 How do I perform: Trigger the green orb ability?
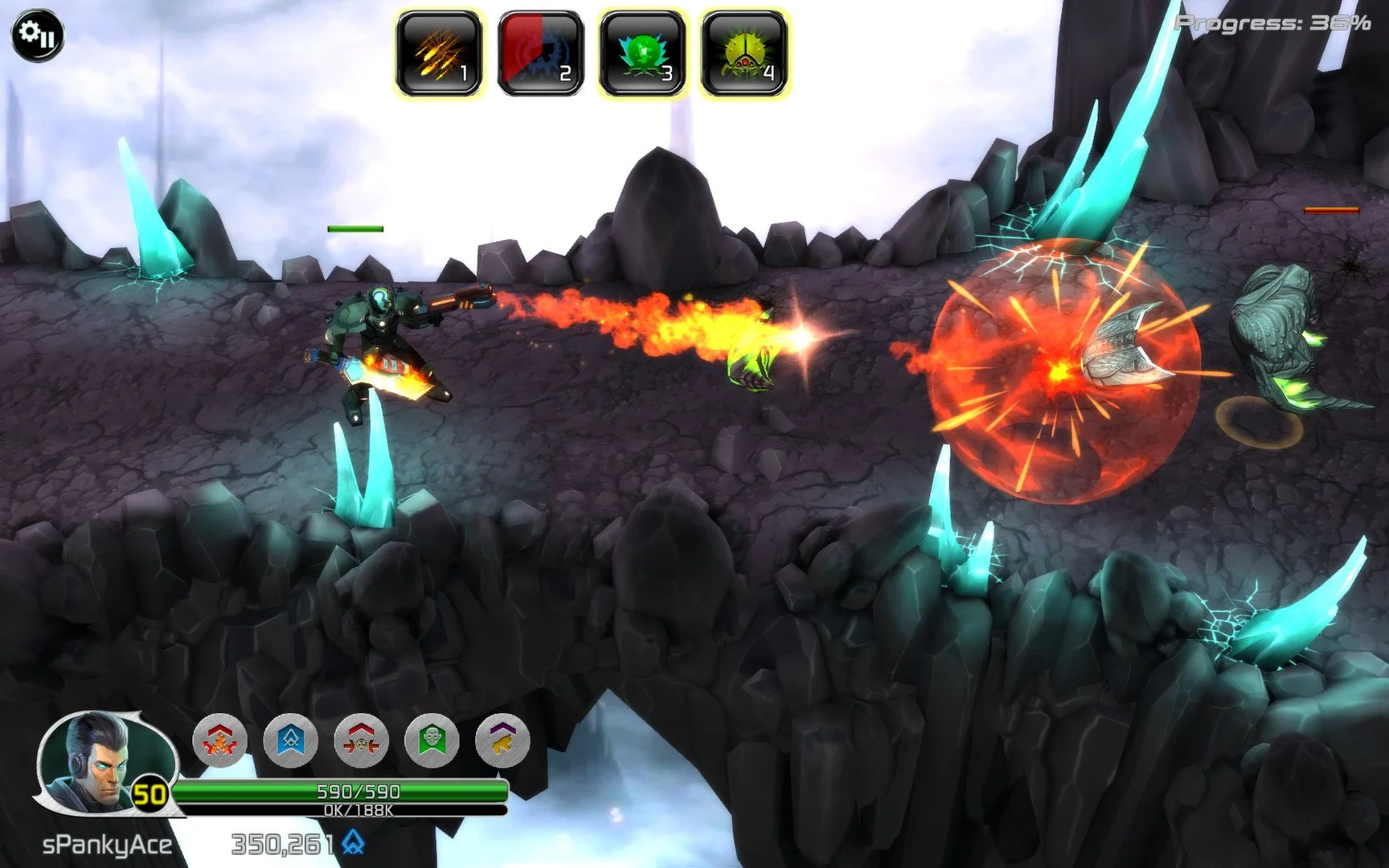coord(642,55)
